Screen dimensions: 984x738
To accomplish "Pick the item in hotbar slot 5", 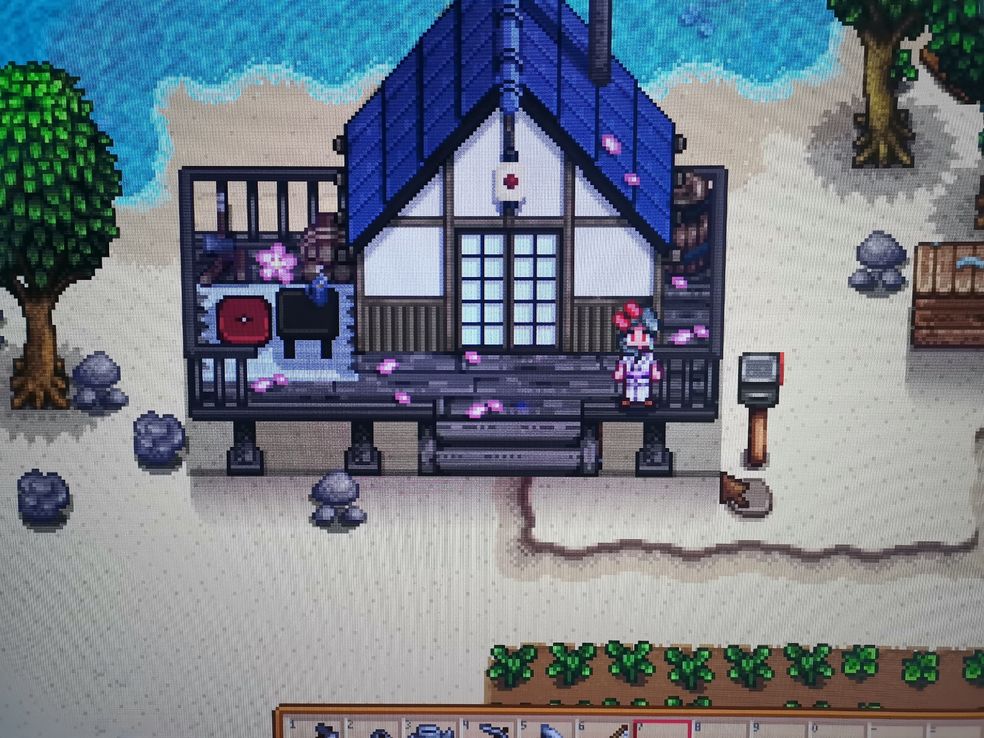I will tap(548, 730).
